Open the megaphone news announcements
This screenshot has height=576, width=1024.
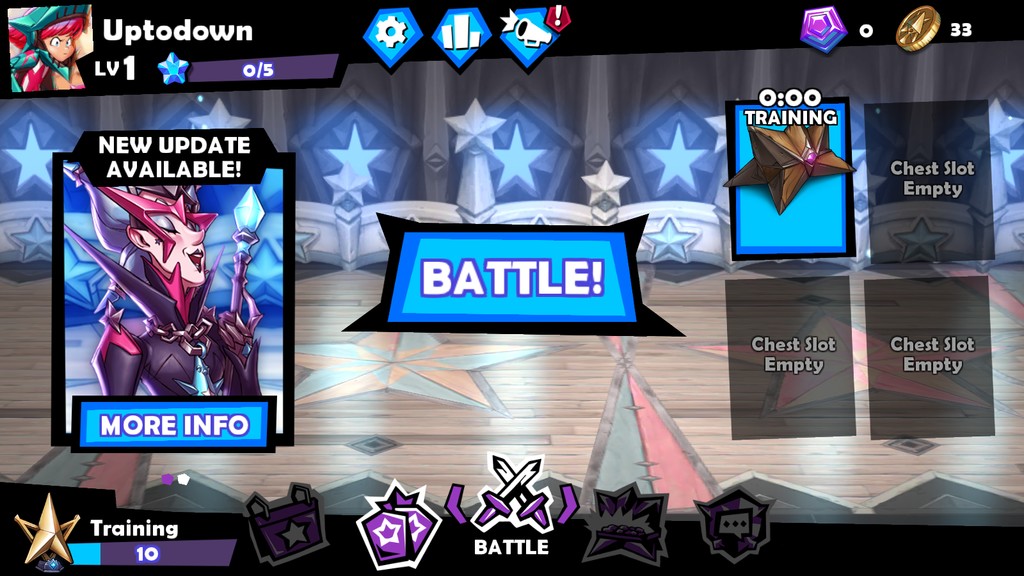coord(527,36)
